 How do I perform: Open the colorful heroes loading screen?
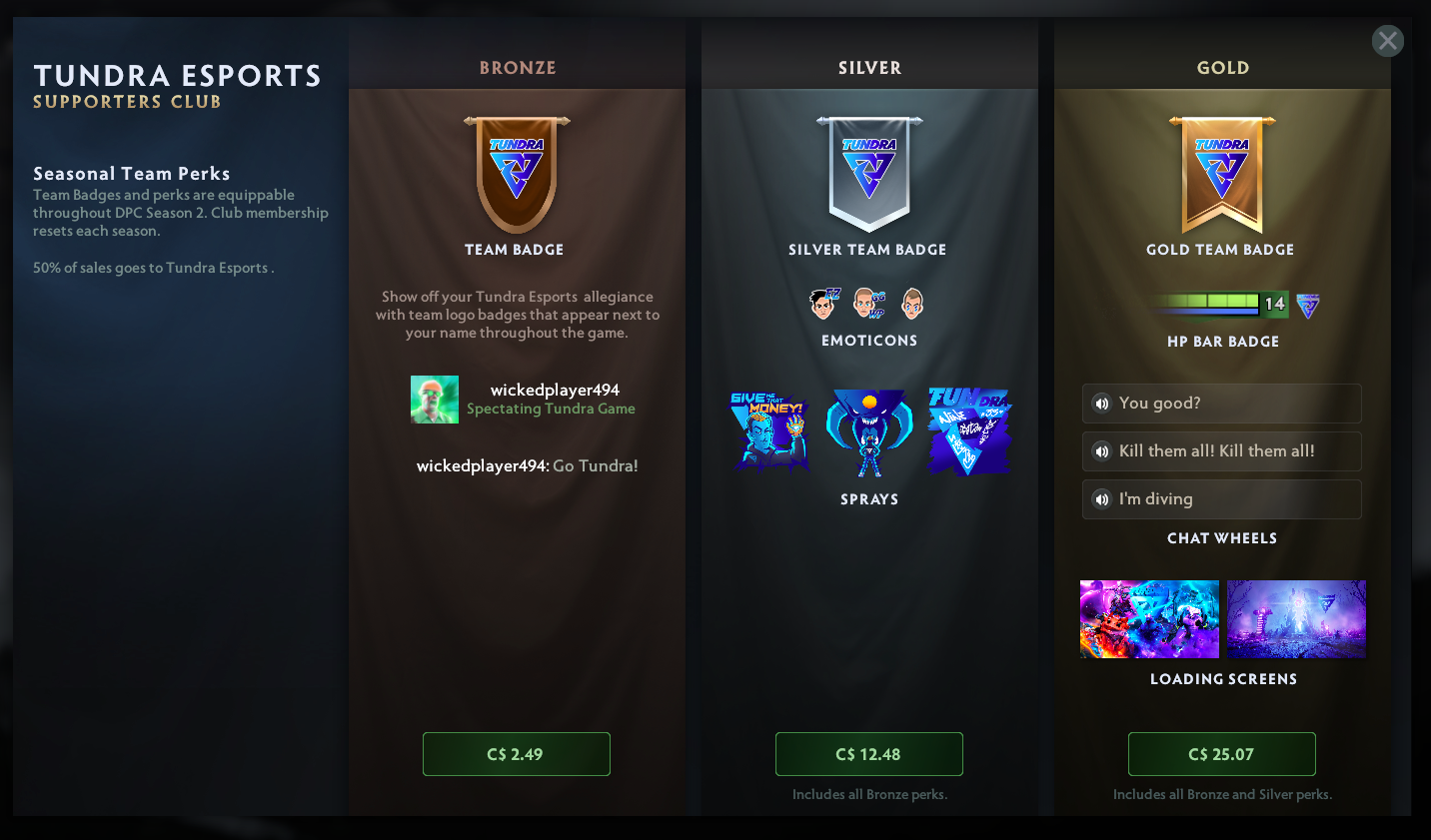[x=1149, y=619]
